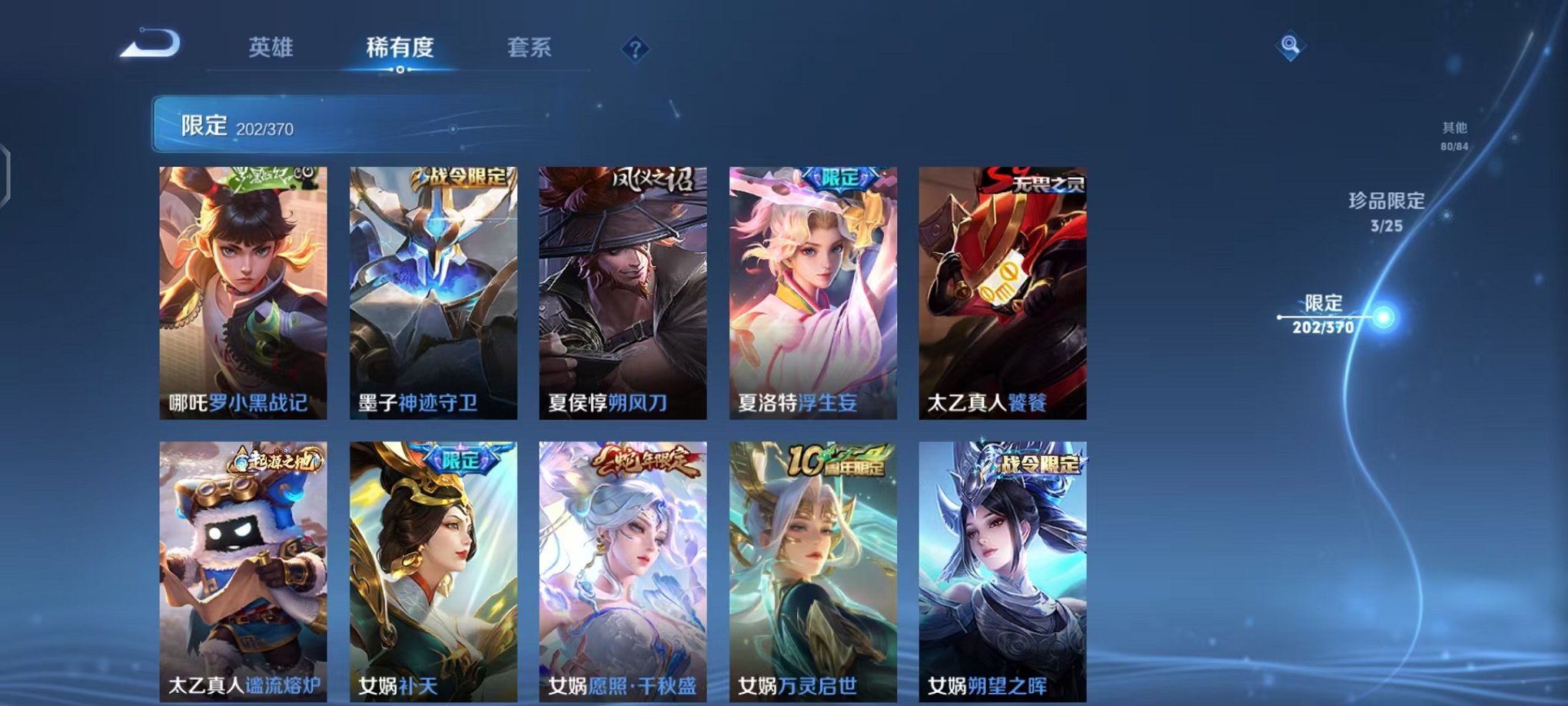Select the 稀有度 tab
The image size is (1568, 706).
pos(399,48)
